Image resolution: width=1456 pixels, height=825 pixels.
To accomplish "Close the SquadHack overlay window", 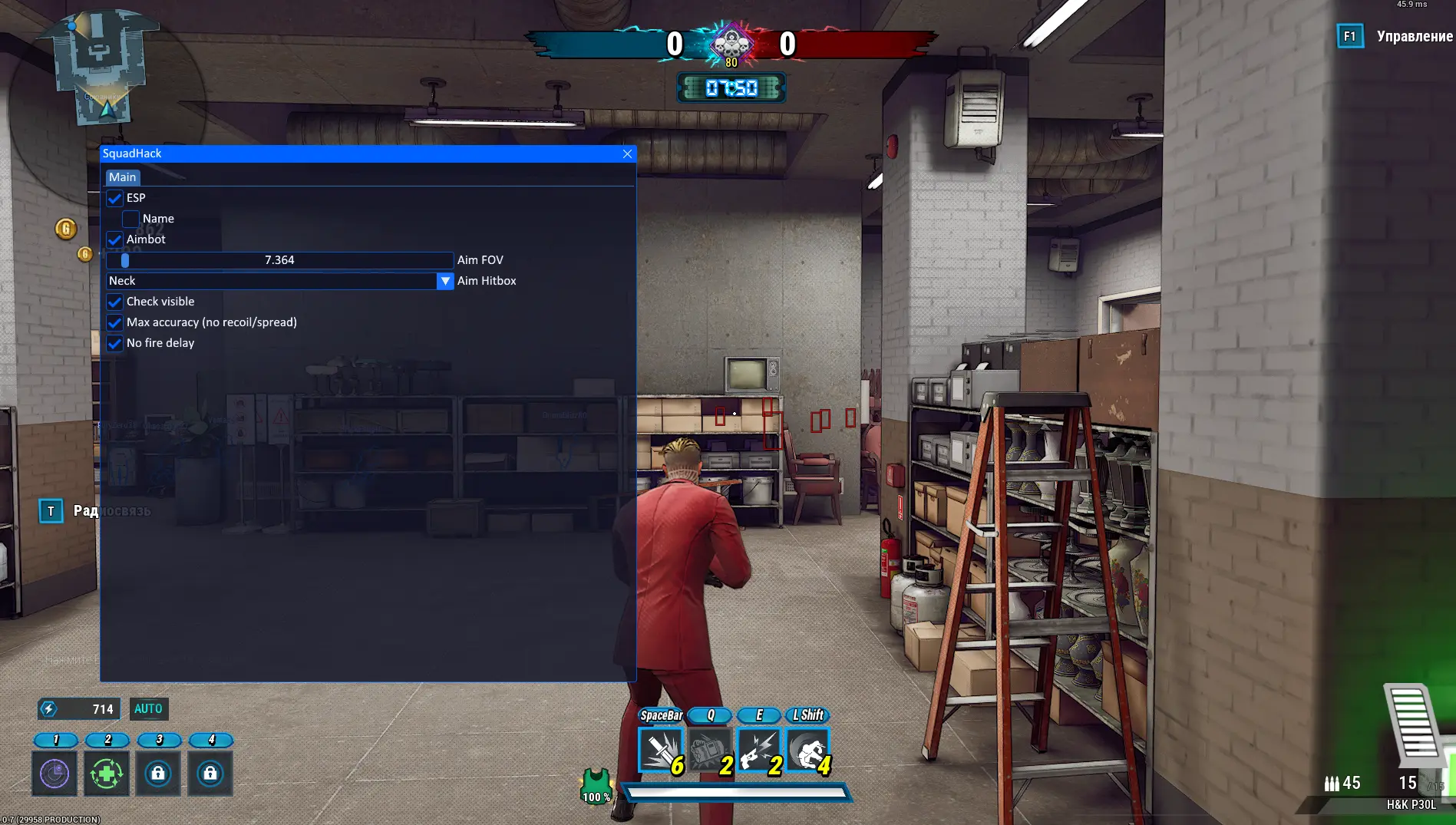I will pos(627,153).
